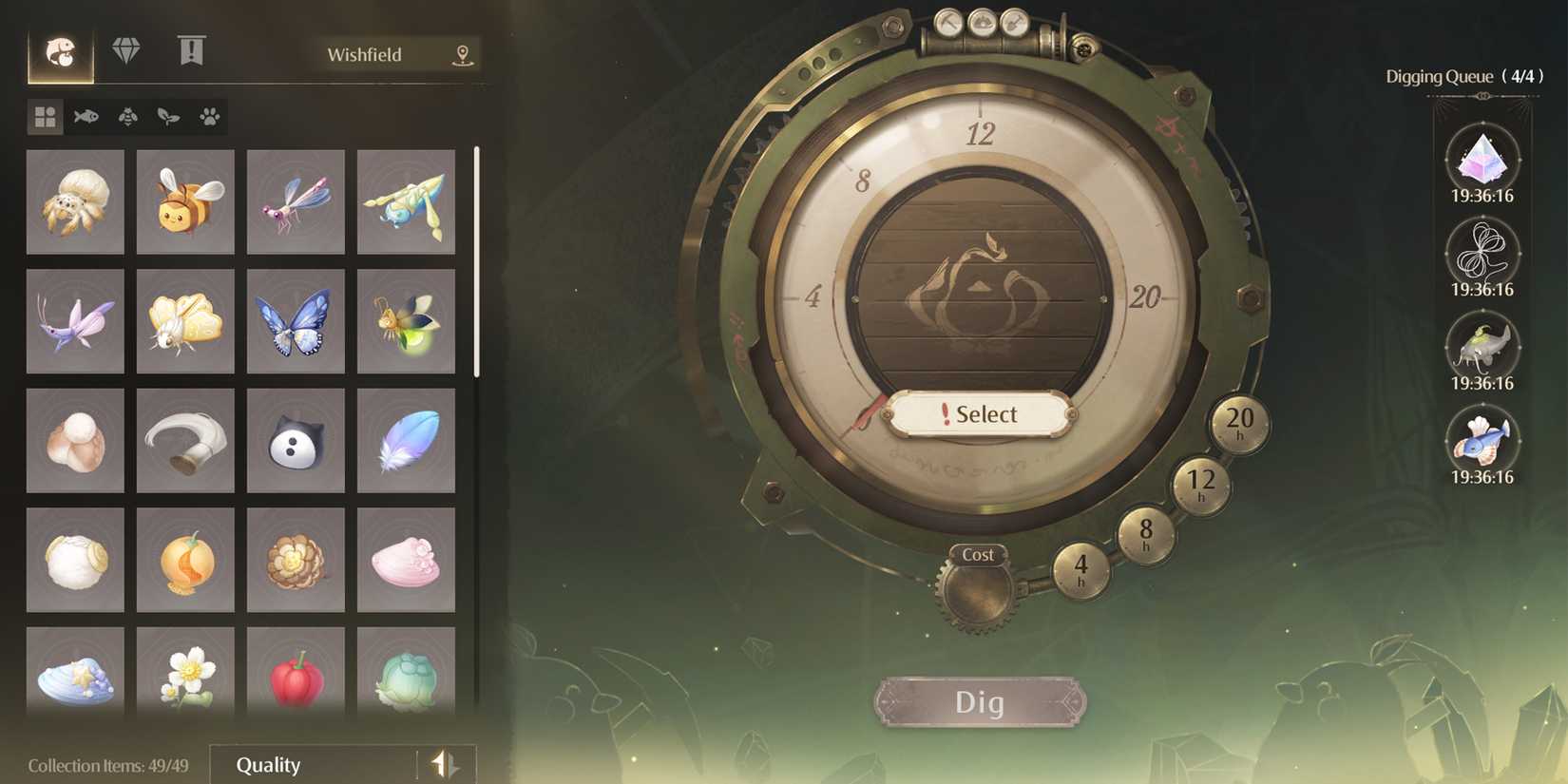Click Select on the dig gauge
Image resolution: width=1568 pixels, height=784 pixels.
coord(978,414)
